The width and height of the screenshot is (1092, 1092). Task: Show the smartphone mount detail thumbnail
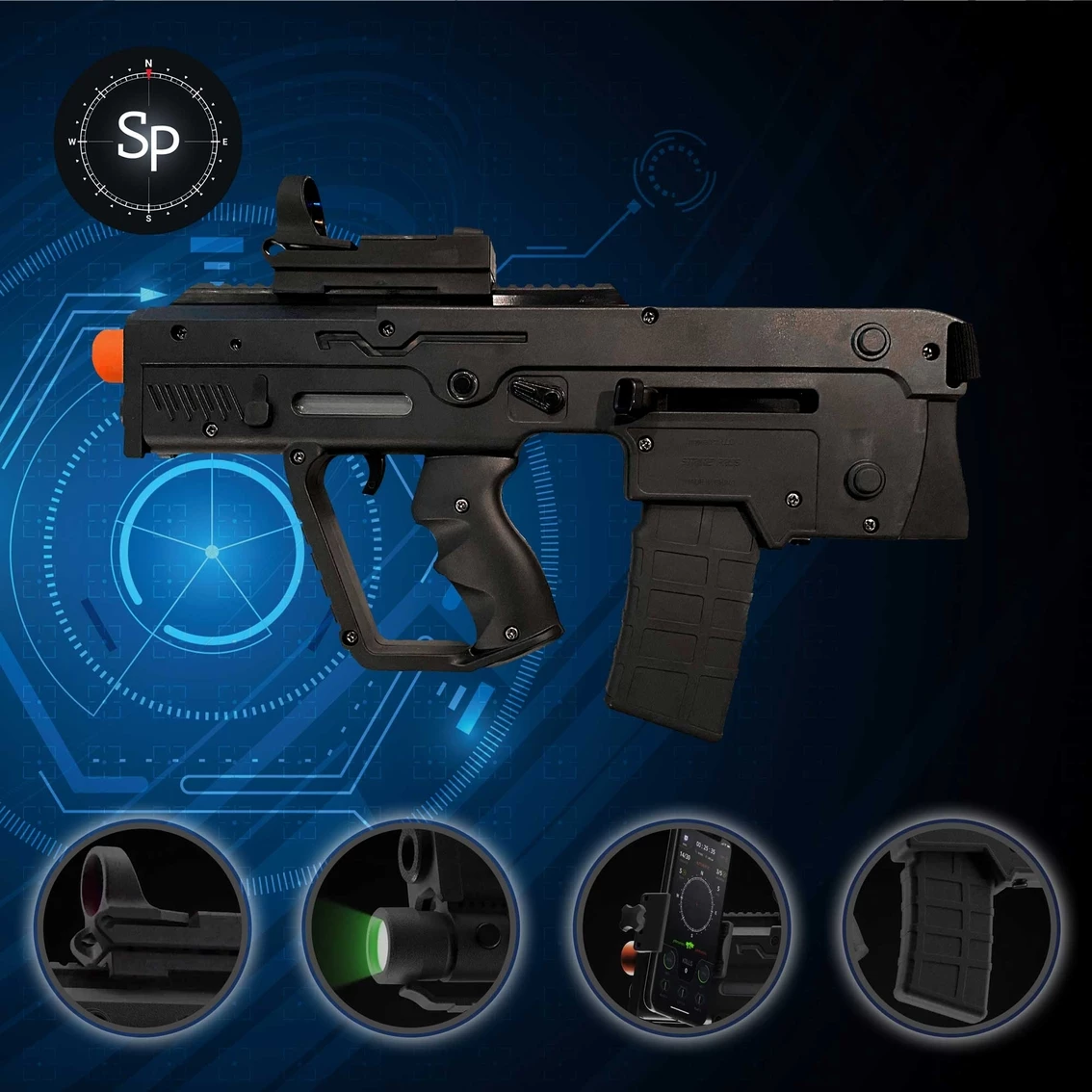coord(684,928)
